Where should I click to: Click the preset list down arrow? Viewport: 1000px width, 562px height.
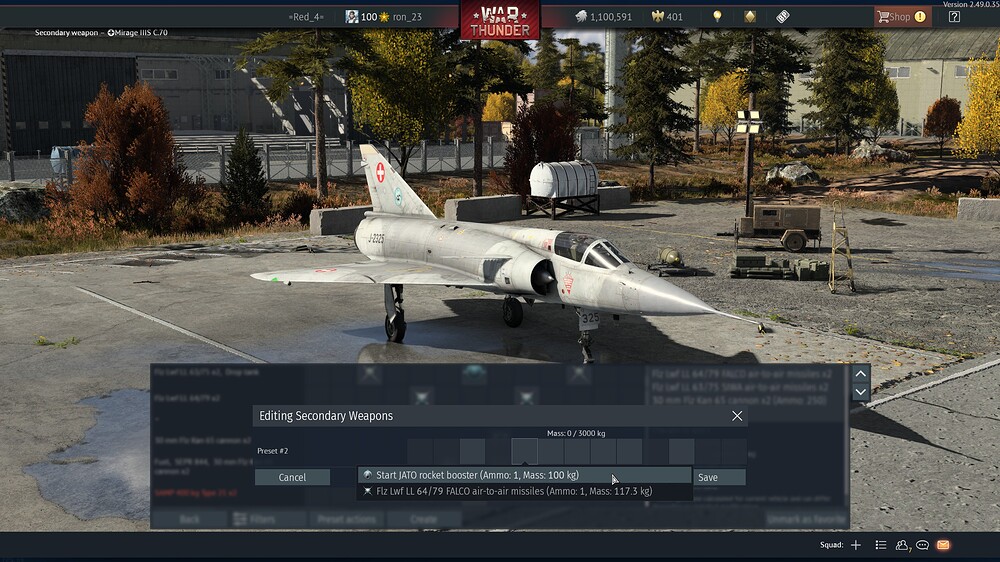860,392
